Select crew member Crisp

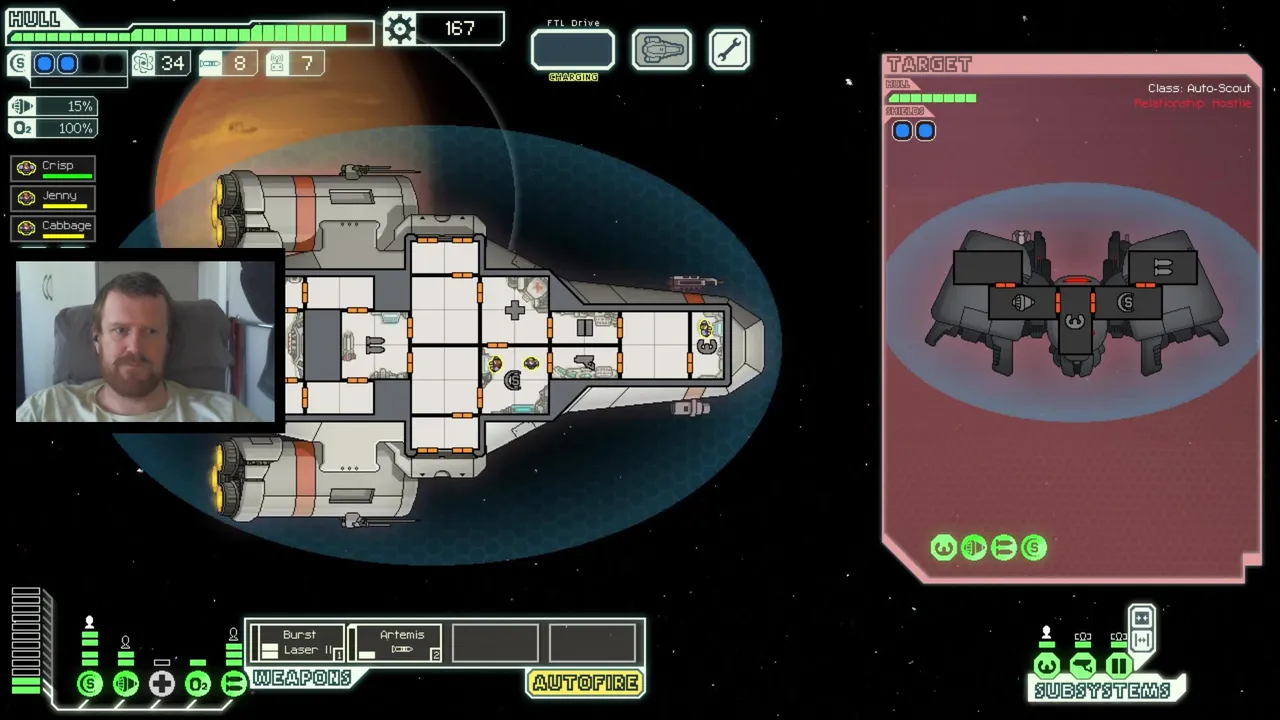tap(54, 167)
